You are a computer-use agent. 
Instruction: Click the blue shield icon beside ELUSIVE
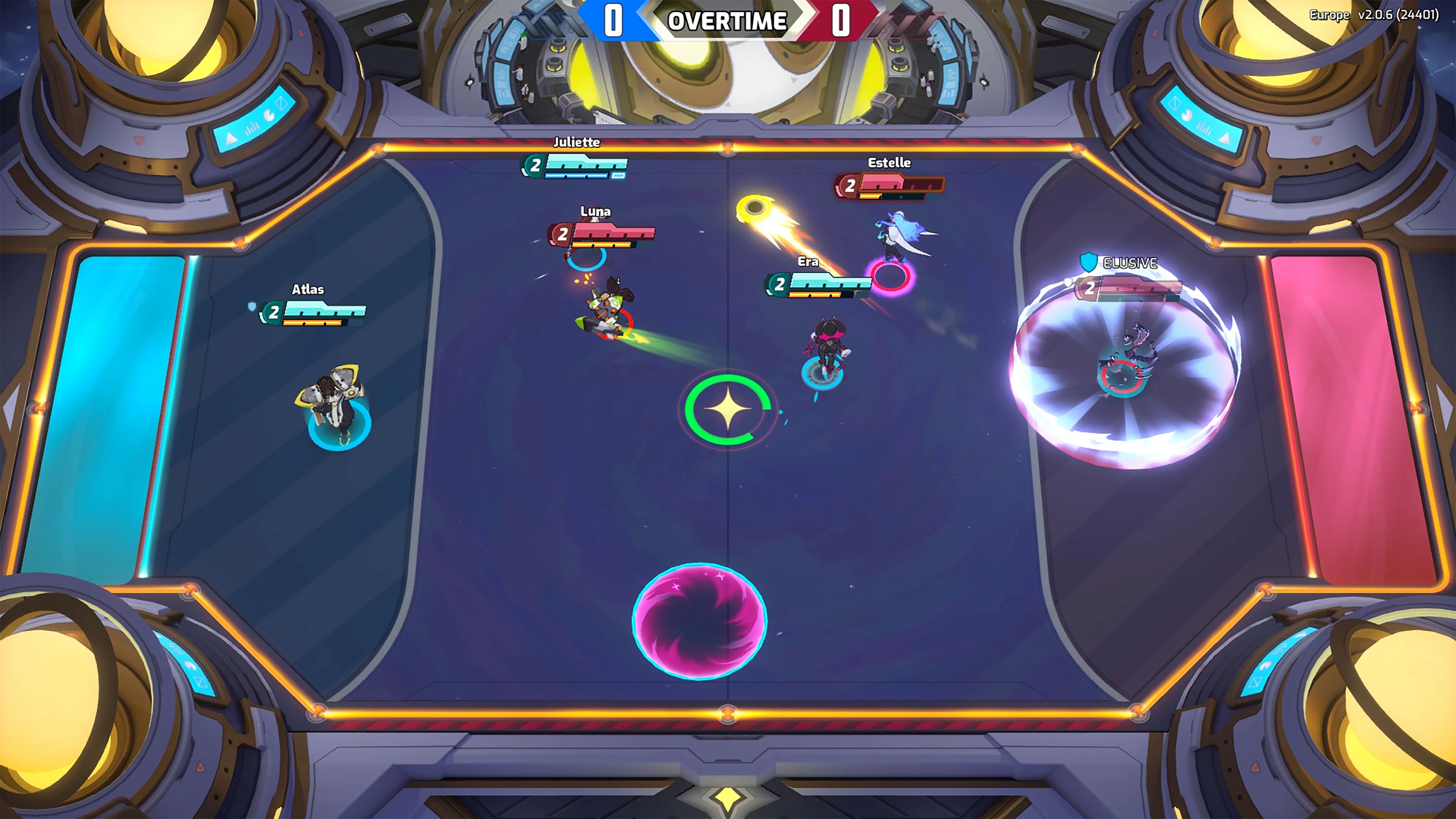coord(1089,262)
